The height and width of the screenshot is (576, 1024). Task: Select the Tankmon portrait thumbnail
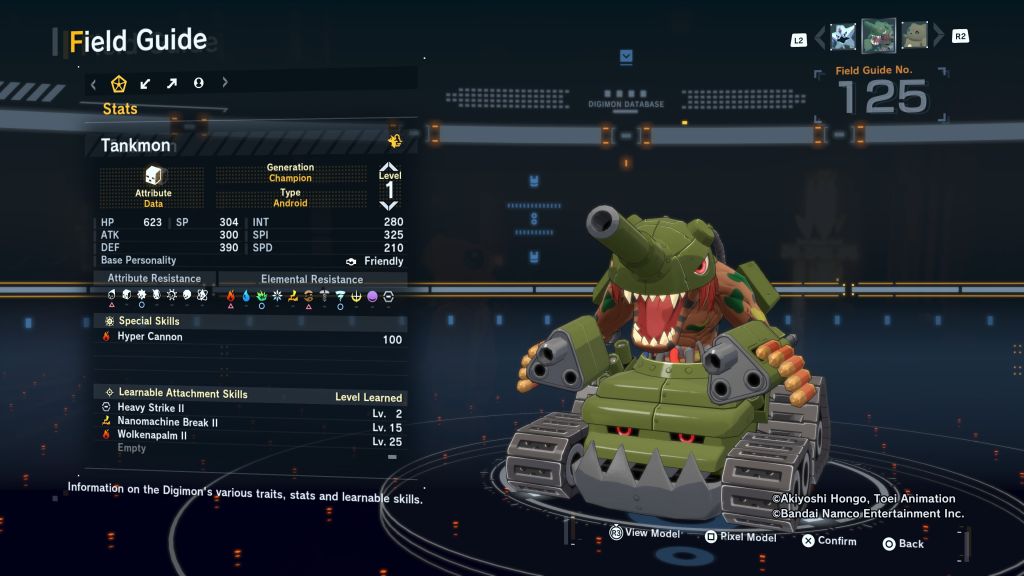pos(879,36)
